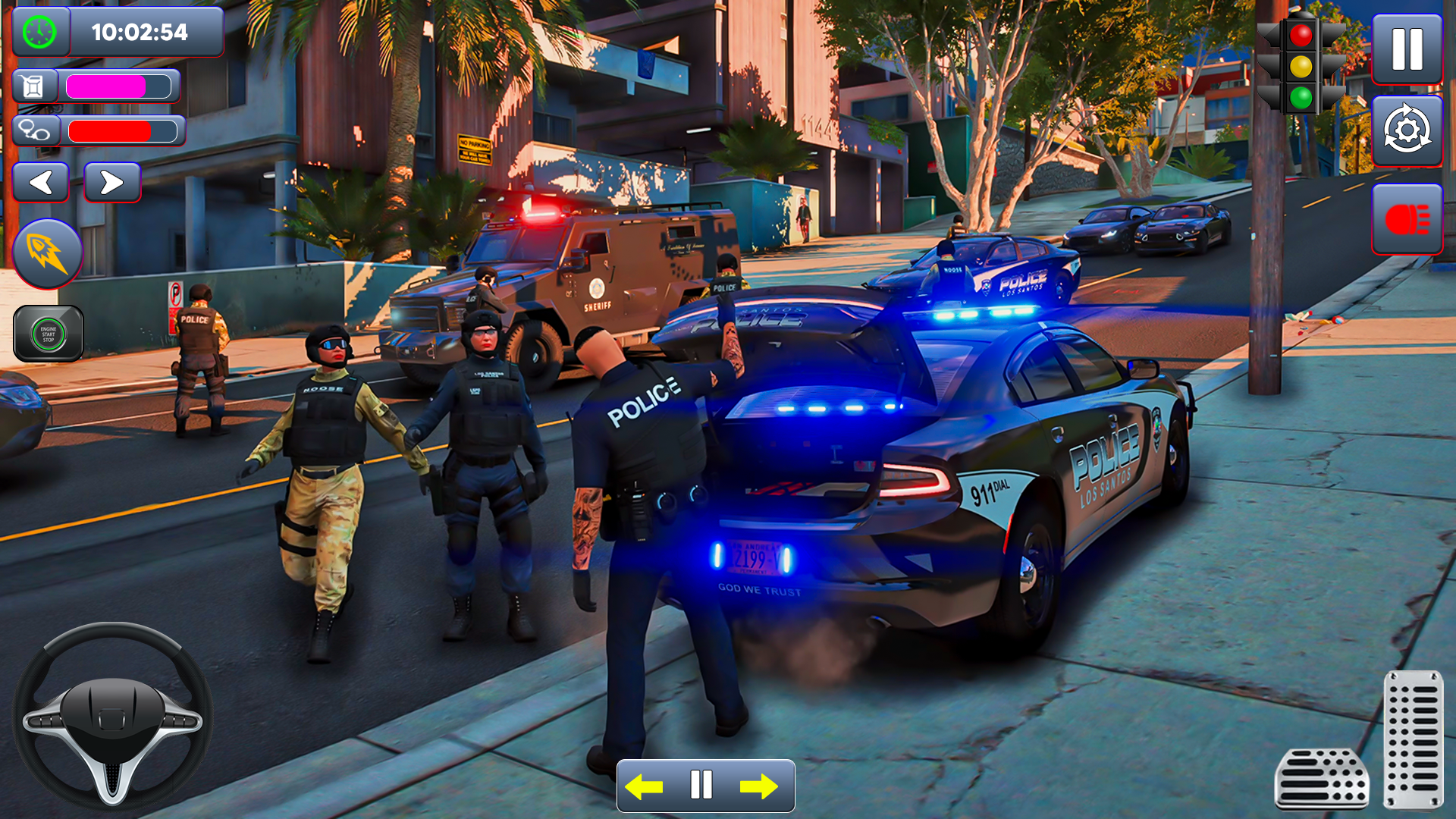1456x819 pixels.
Task: Click the red progress bar
Action: pos(121,130)
